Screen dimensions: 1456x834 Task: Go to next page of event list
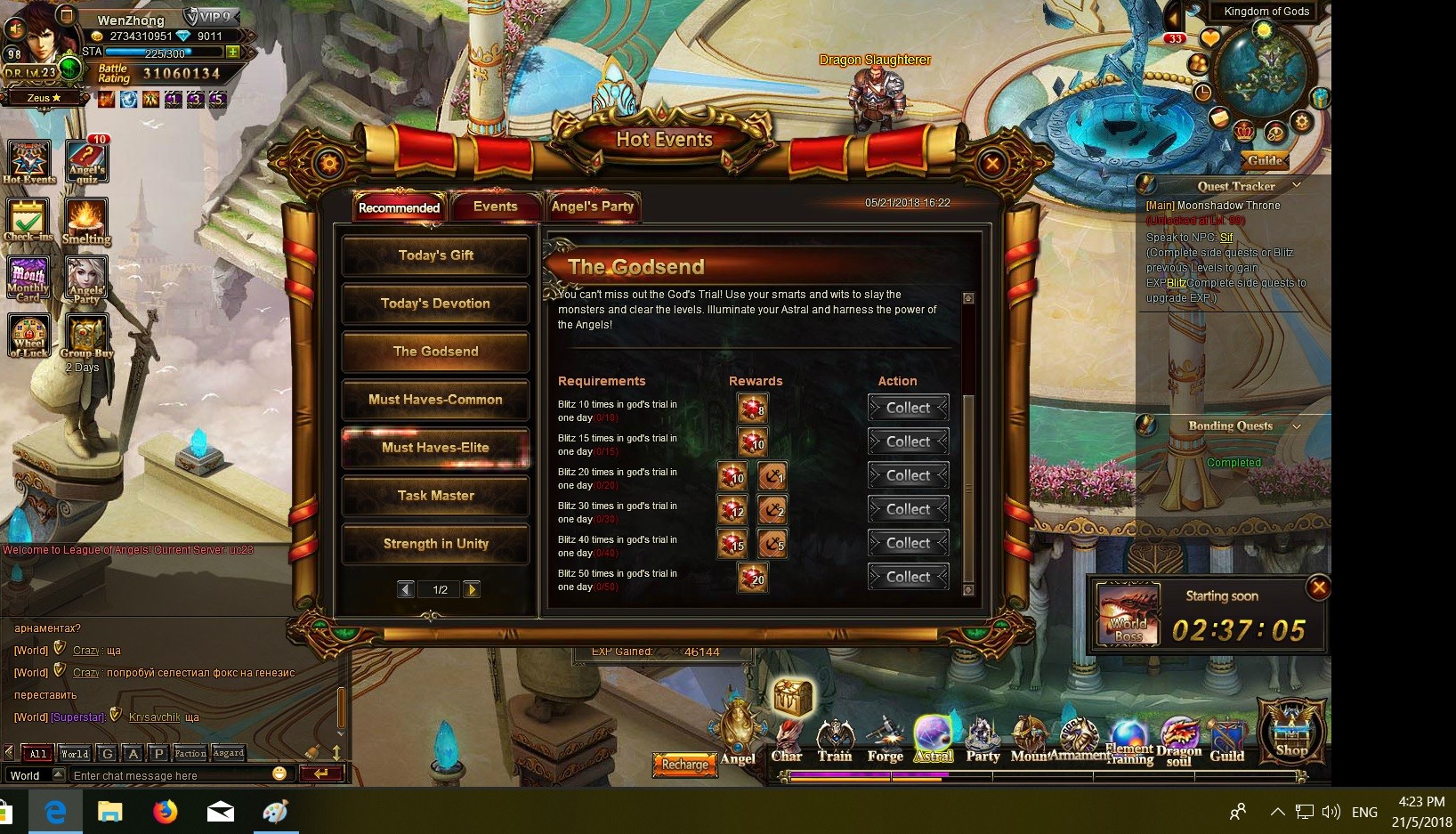[x=472, y=589]
